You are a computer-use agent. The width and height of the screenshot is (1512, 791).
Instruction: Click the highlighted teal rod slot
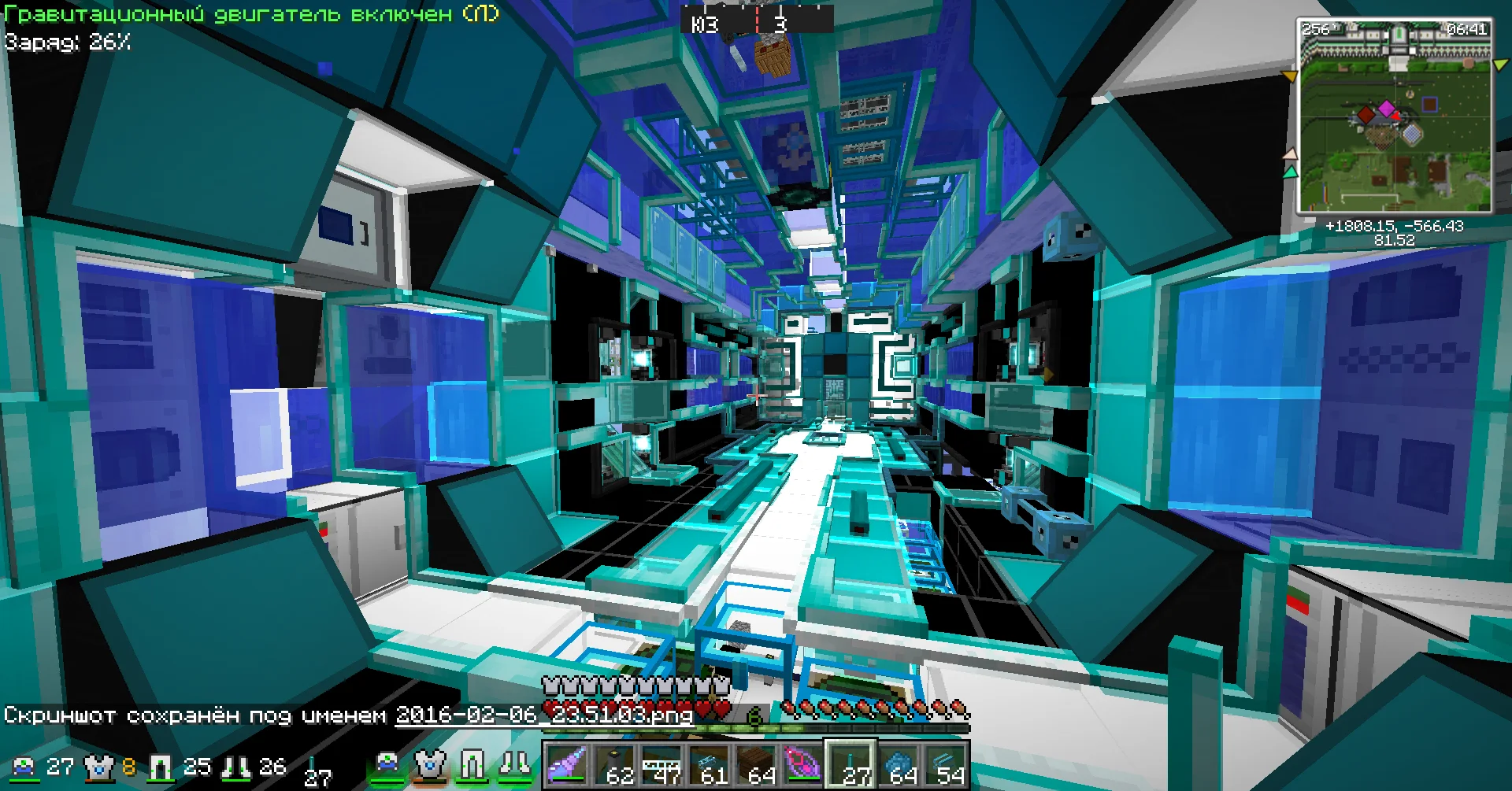click(850, 764)
